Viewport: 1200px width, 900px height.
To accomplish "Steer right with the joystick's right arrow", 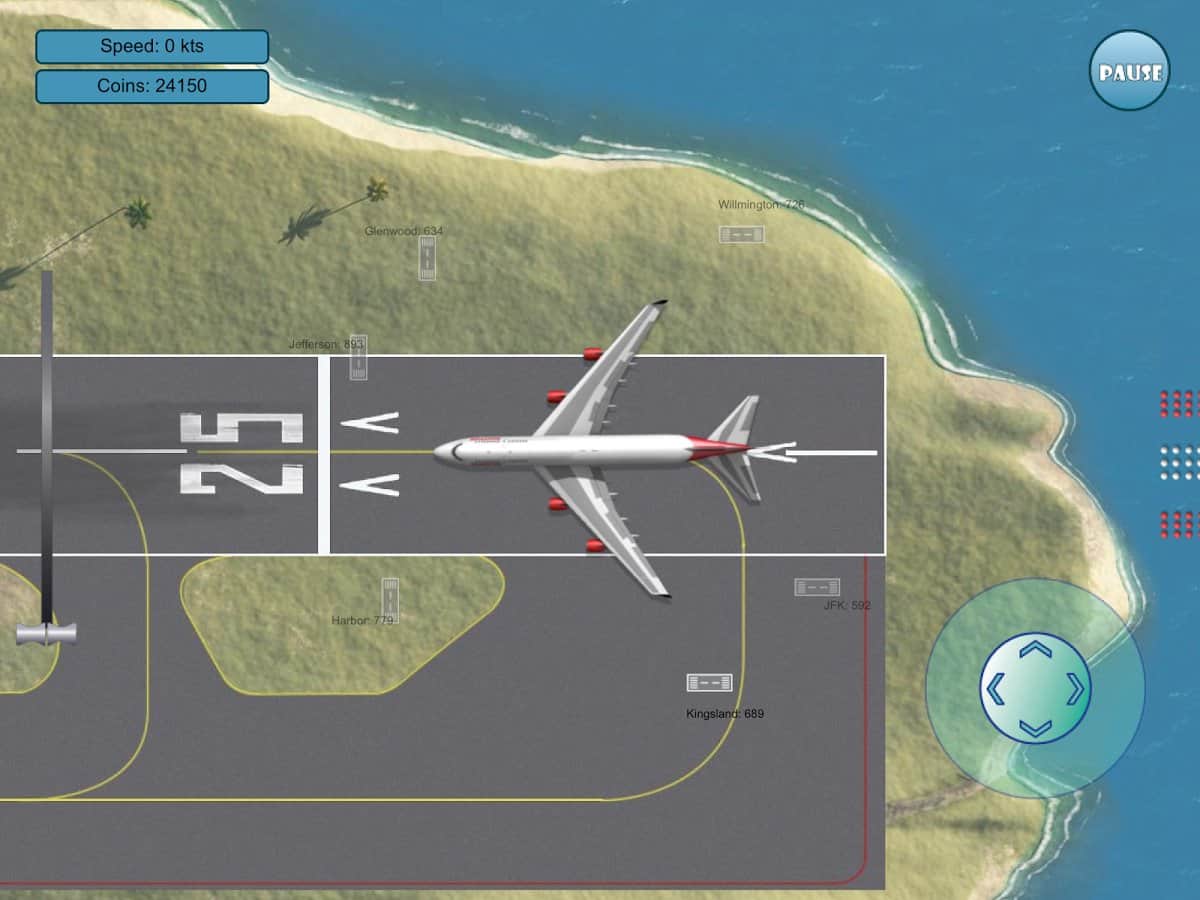I will pyautogui.click(x=1075, y=688).
